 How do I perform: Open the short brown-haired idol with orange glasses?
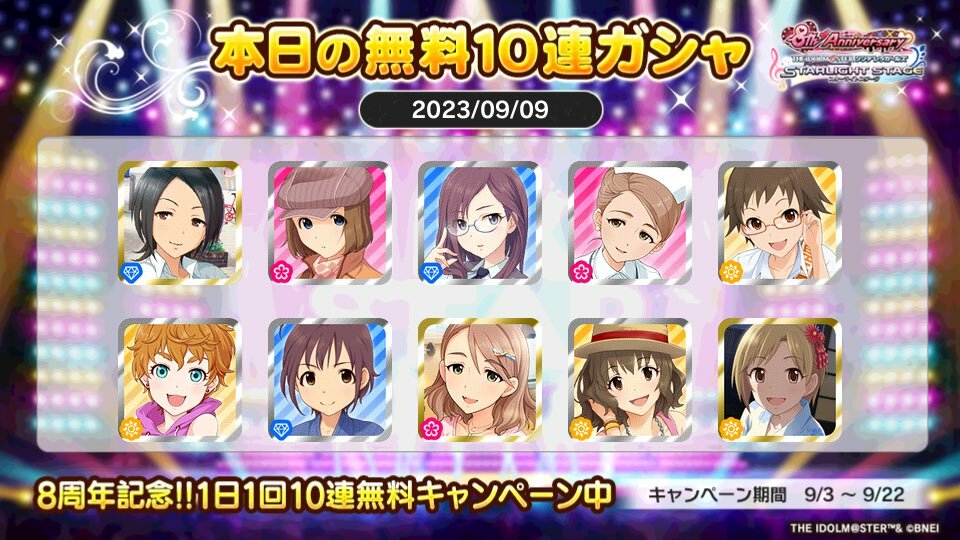tap(779, 220)
